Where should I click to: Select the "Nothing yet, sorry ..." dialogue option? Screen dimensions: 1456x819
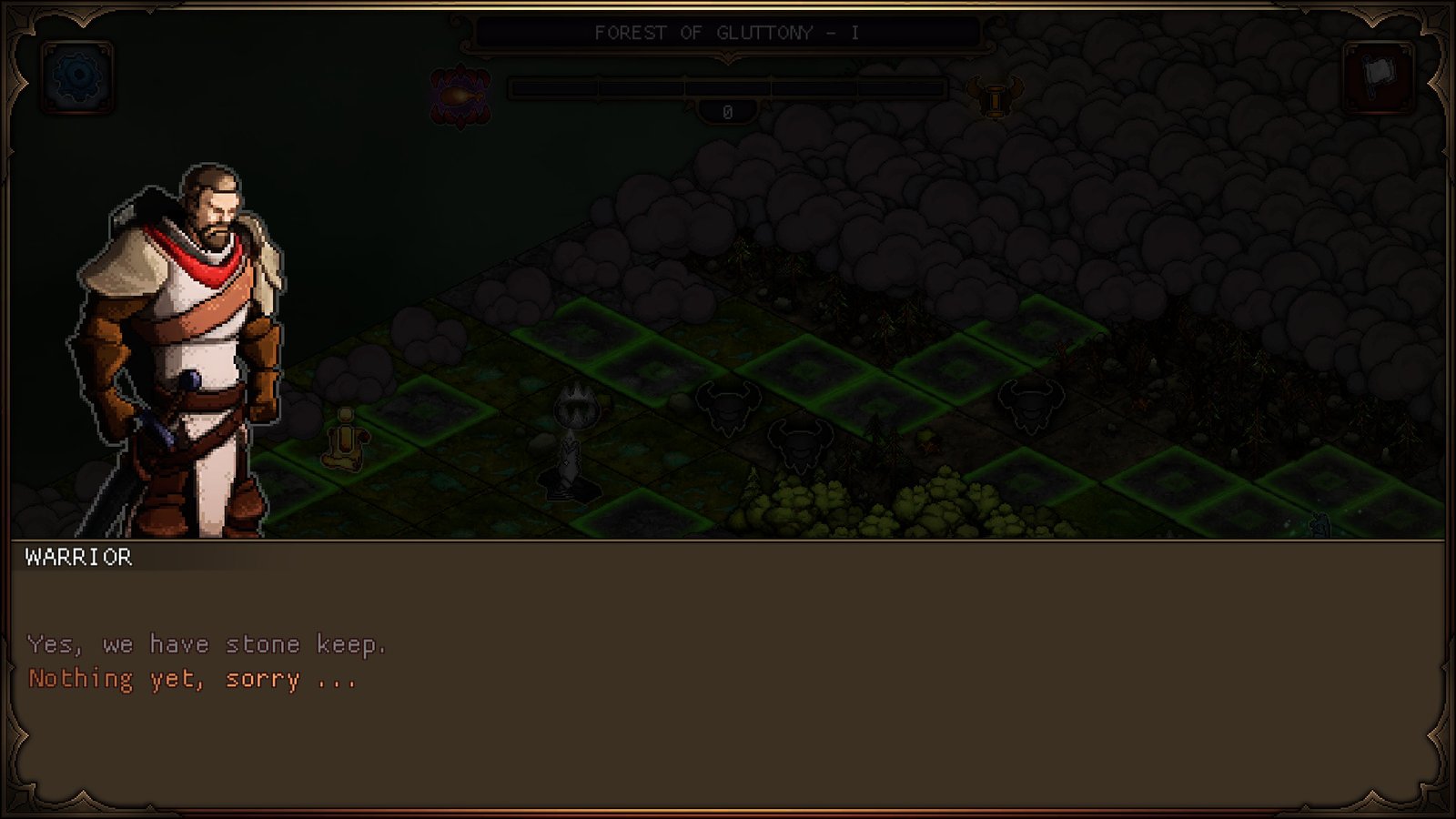[x=192, y=679]
